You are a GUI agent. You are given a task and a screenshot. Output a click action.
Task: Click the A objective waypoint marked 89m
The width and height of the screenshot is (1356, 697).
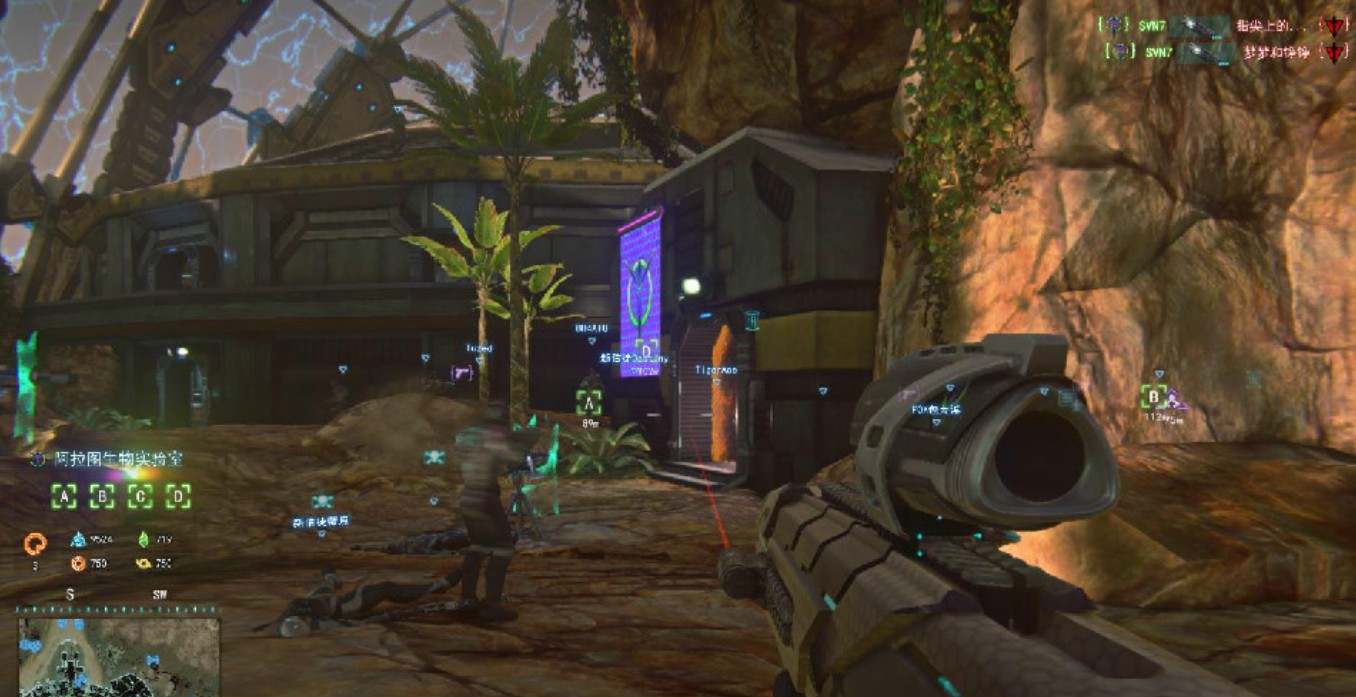(x=589, y=403)
